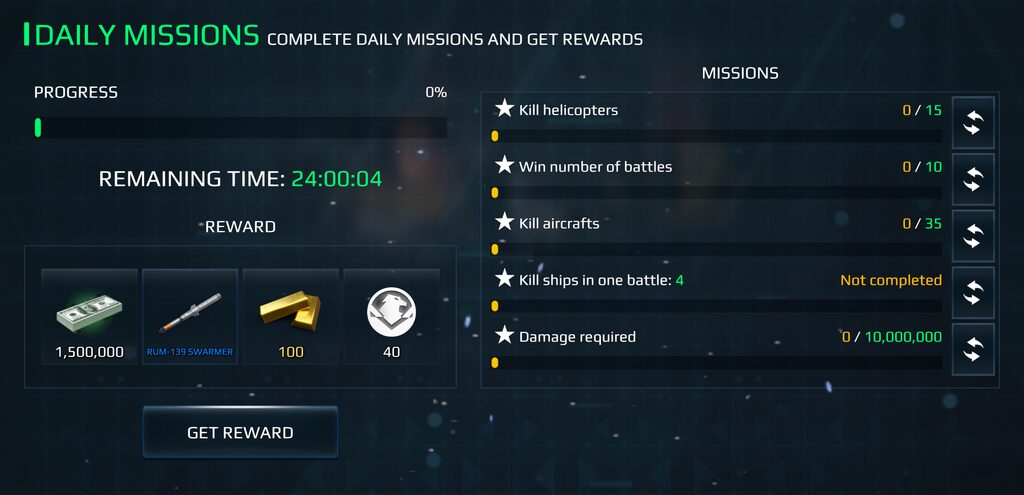
Task: Refresh the Damage required mission
Action: click(x=973, y=349)
